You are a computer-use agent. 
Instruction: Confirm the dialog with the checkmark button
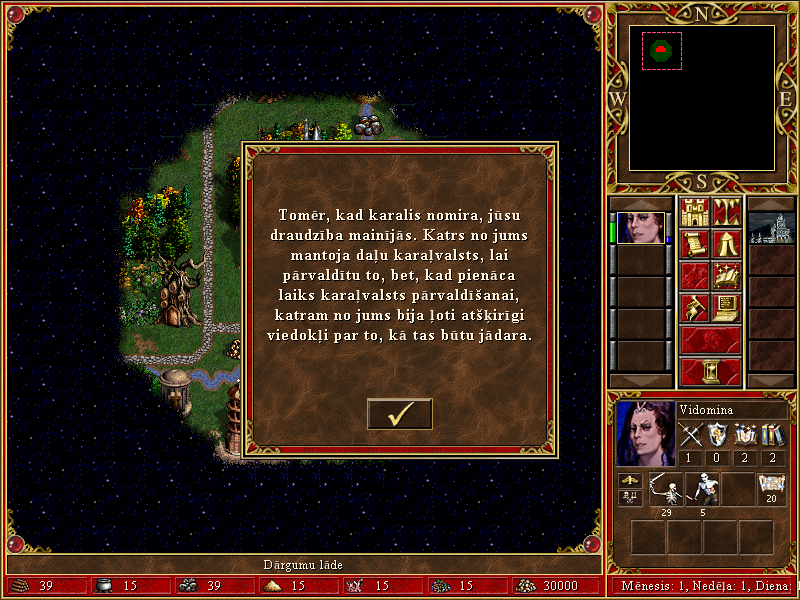tap(399, 413)
